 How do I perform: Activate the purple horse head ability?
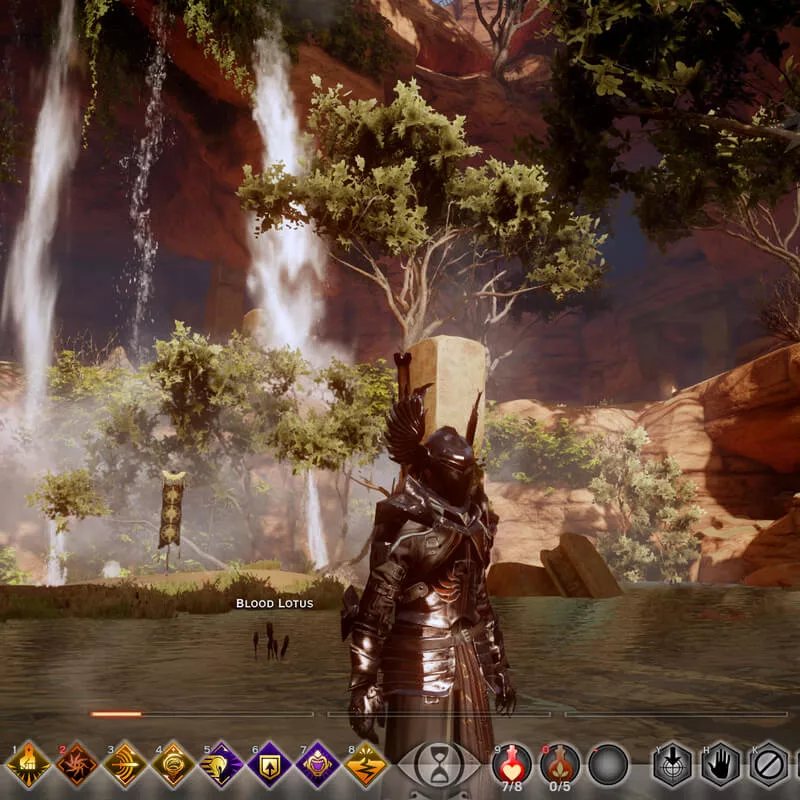(221, 765)
